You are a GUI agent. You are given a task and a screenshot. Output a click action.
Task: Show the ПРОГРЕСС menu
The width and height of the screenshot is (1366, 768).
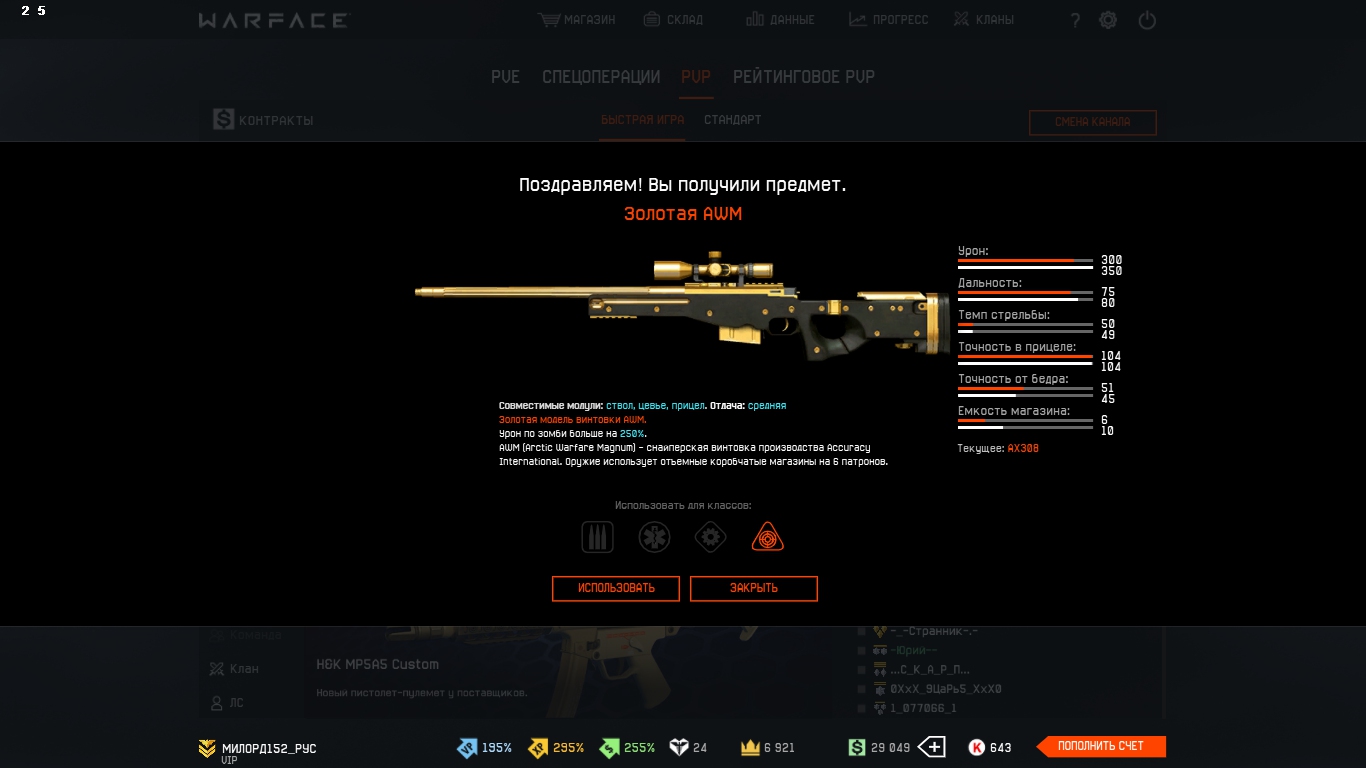click(x=888, y=20)
